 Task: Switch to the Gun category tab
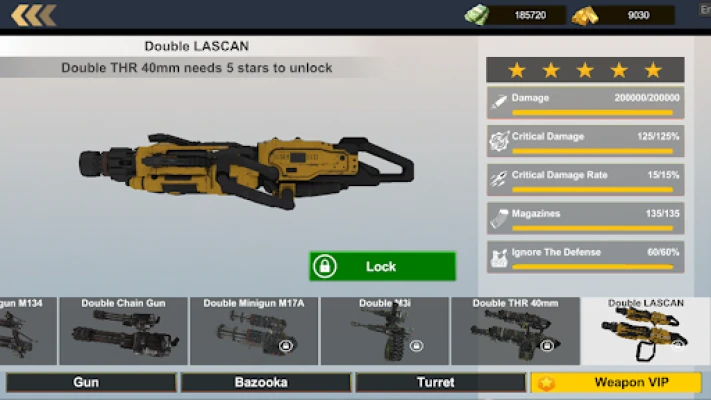(x=91, y=382)
